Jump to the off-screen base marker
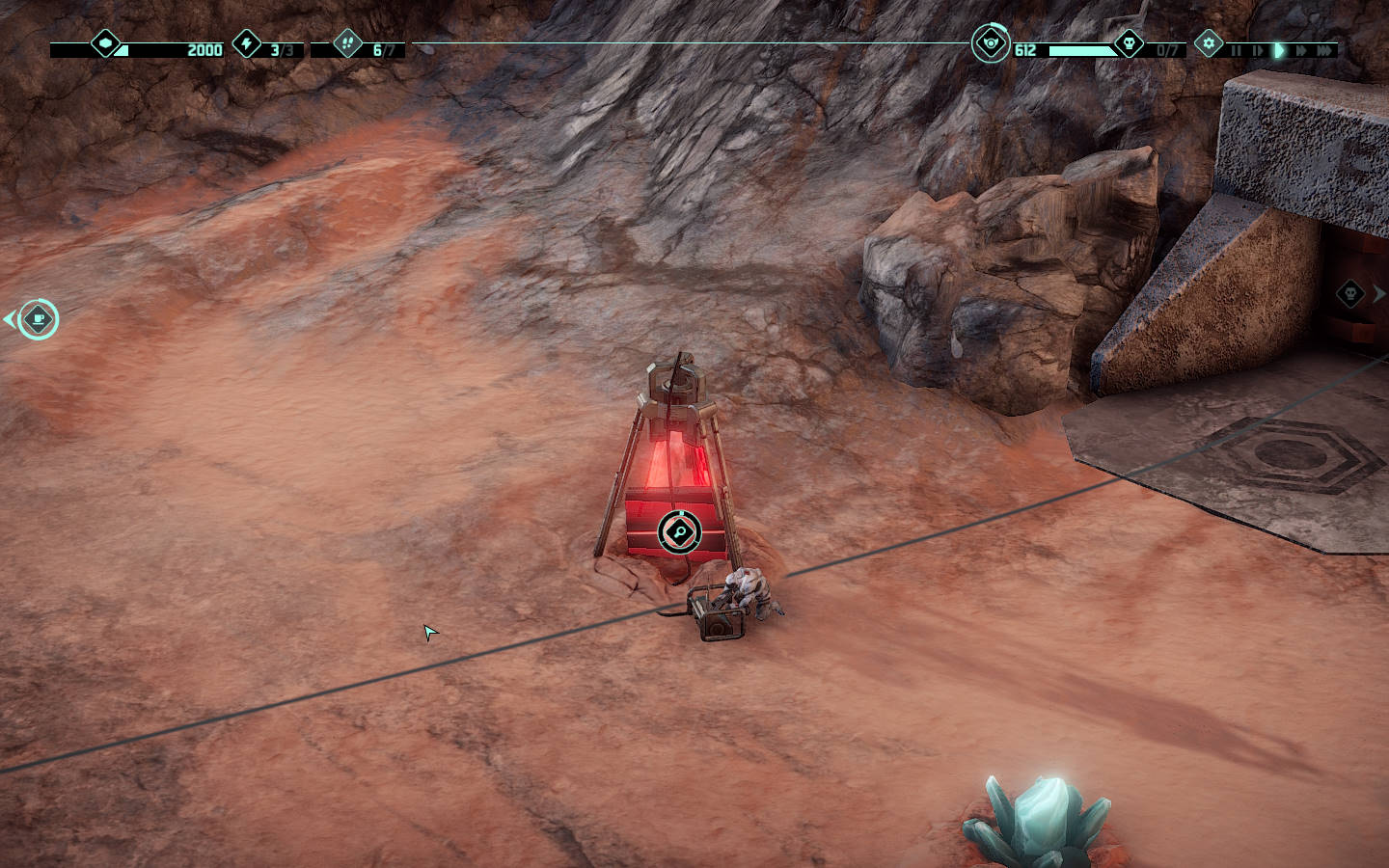 tap(38, 319)
